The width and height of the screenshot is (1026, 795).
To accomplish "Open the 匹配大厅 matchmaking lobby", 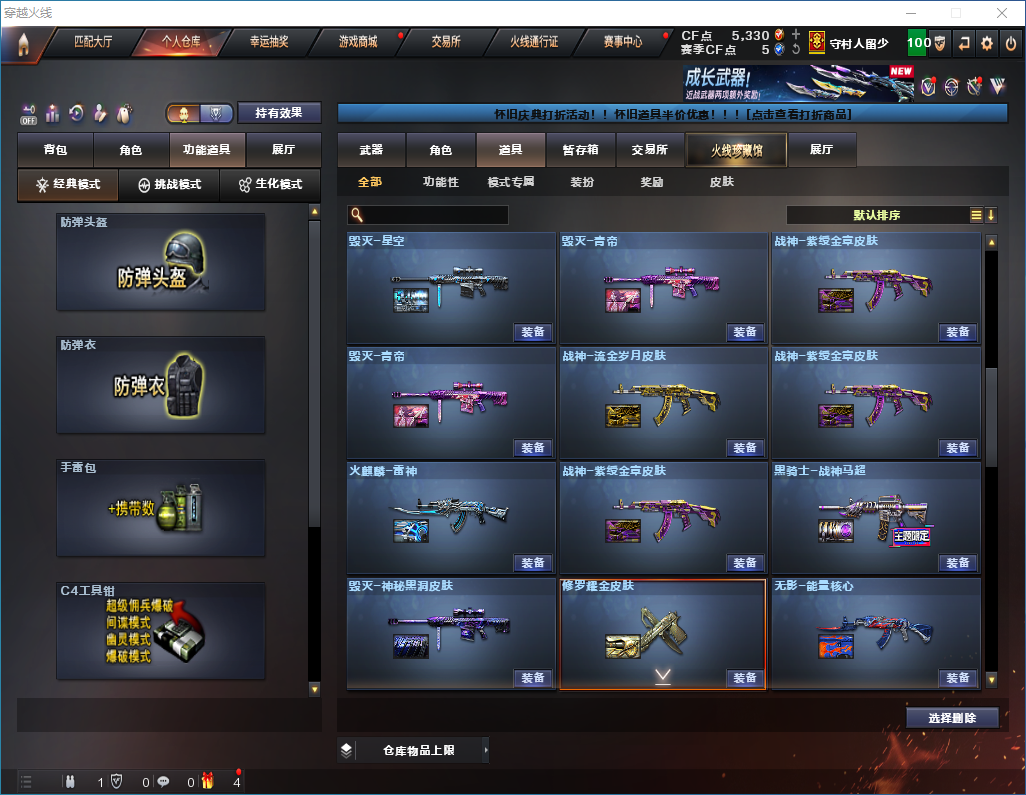I will [93, 42].
